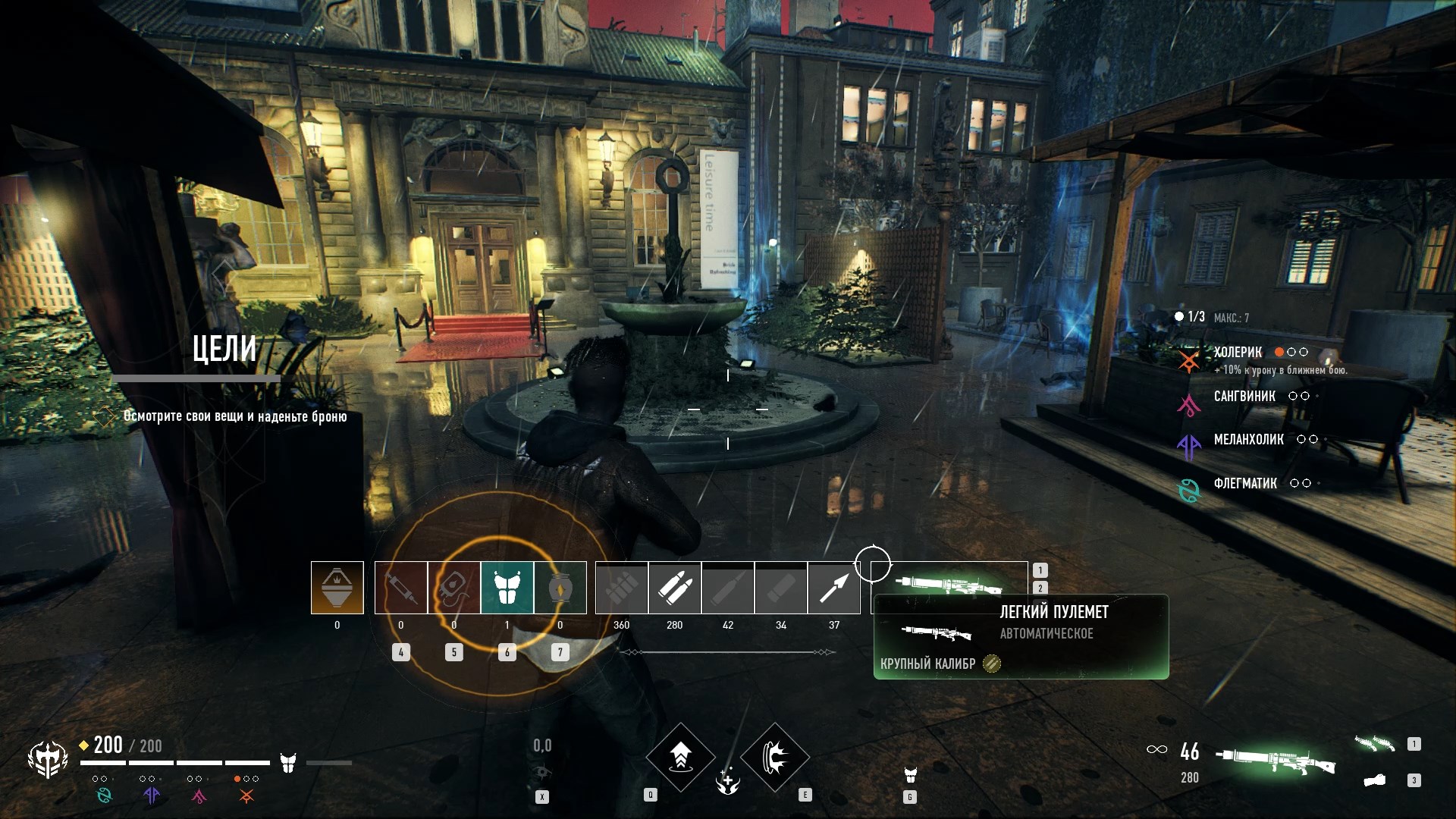Choose the single bullet ammo slot with 42
The height and width of the screenshot is (819, 1456).
coord(728,588)
